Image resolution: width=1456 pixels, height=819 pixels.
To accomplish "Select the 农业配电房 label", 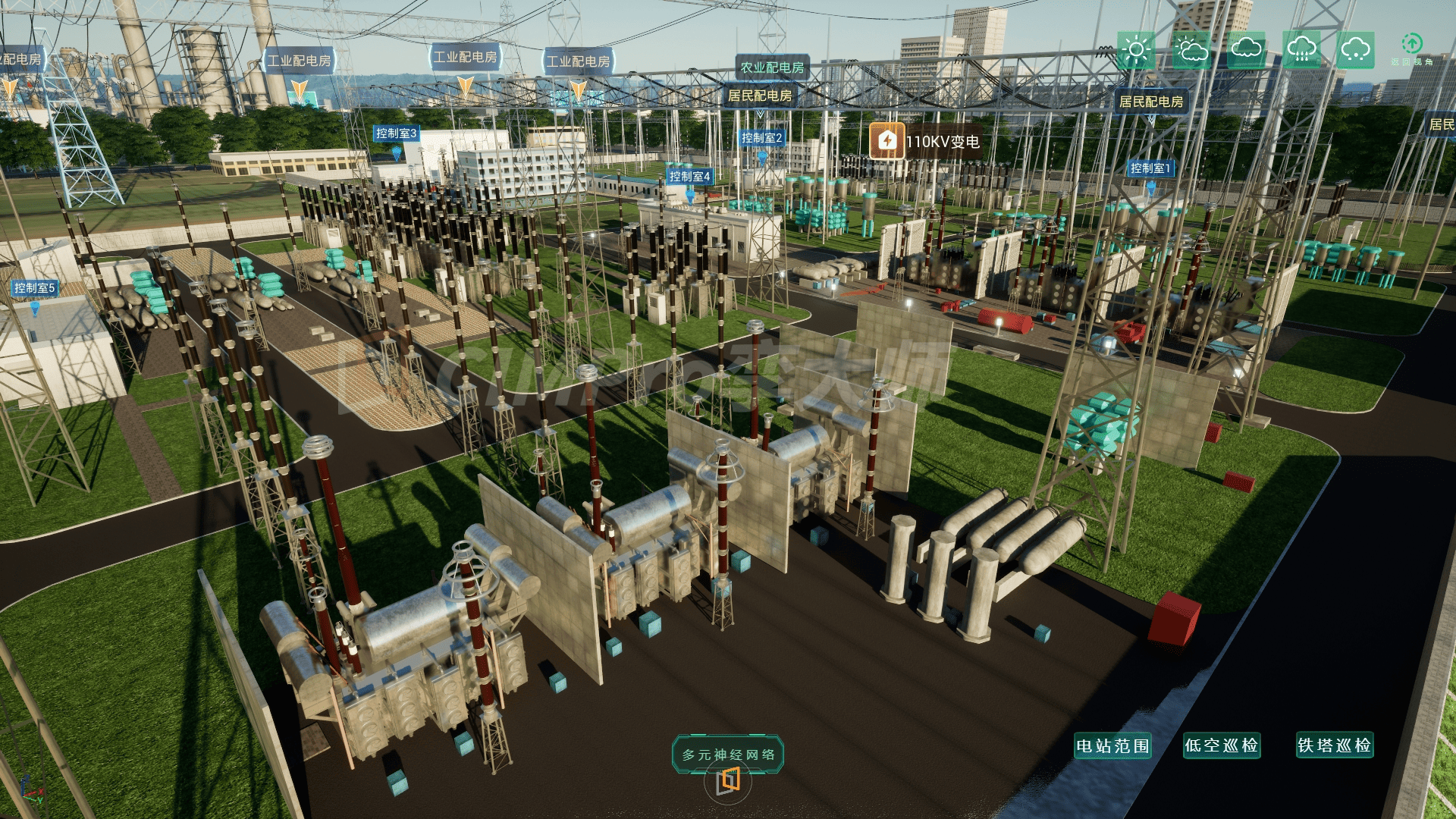I will coord(772,67).
